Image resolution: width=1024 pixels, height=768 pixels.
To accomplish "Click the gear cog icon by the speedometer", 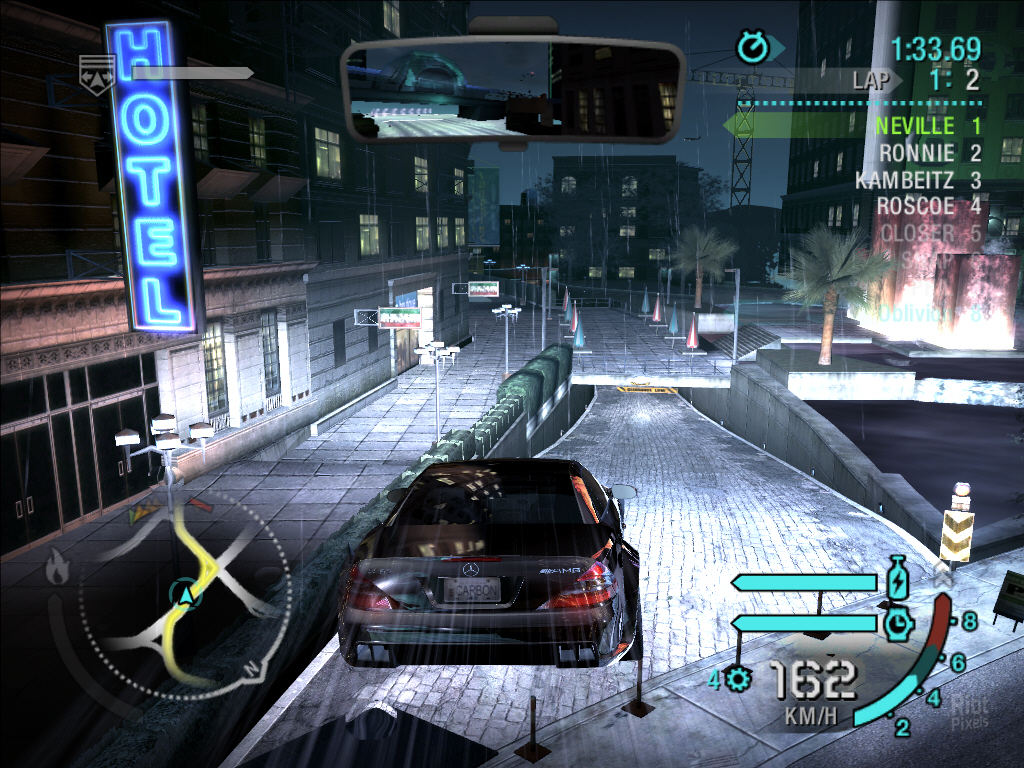I will pos(740,680).
